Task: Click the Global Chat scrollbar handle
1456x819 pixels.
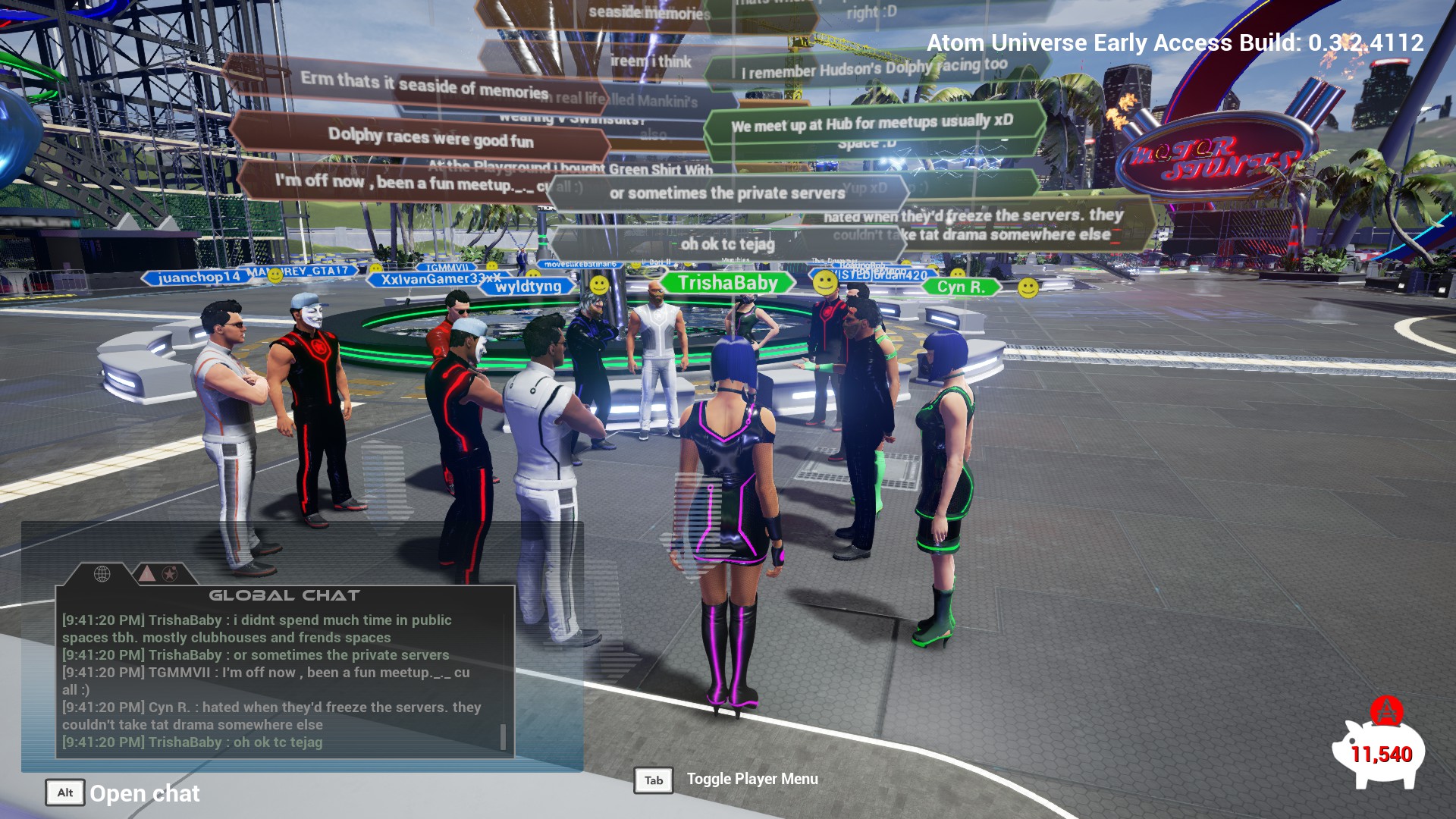Action: coord(503,736)
